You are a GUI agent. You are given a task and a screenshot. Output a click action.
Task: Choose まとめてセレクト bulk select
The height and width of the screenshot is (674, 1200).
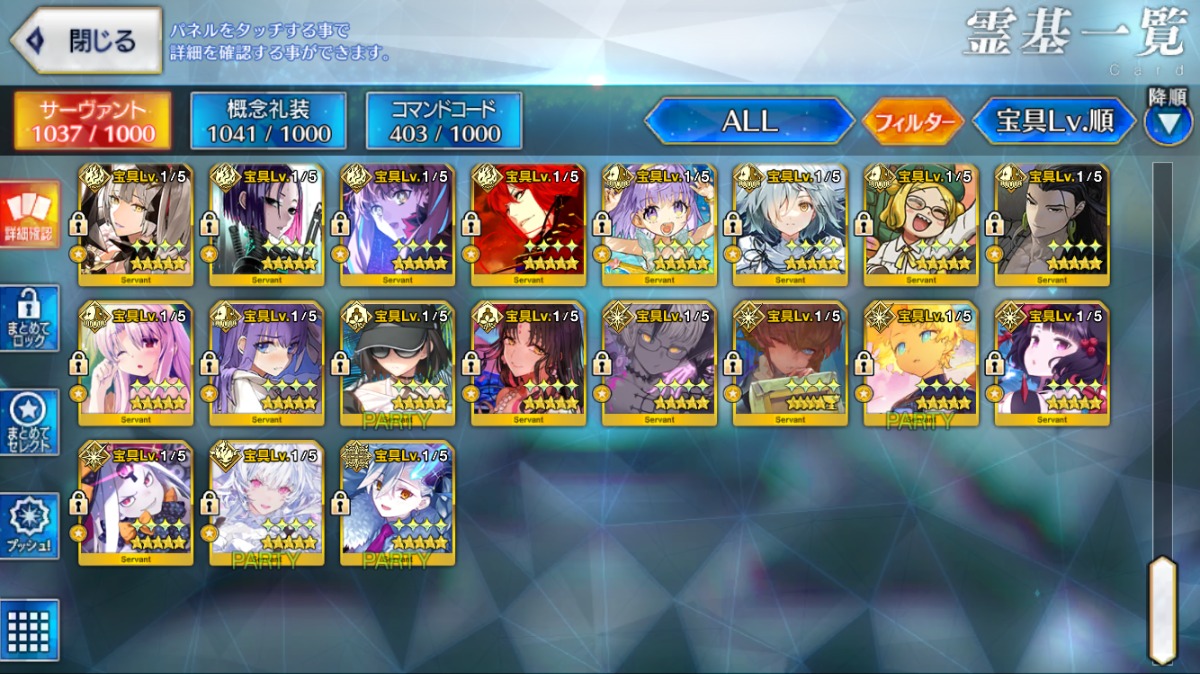pyautogui.click(x=29, y=422)
